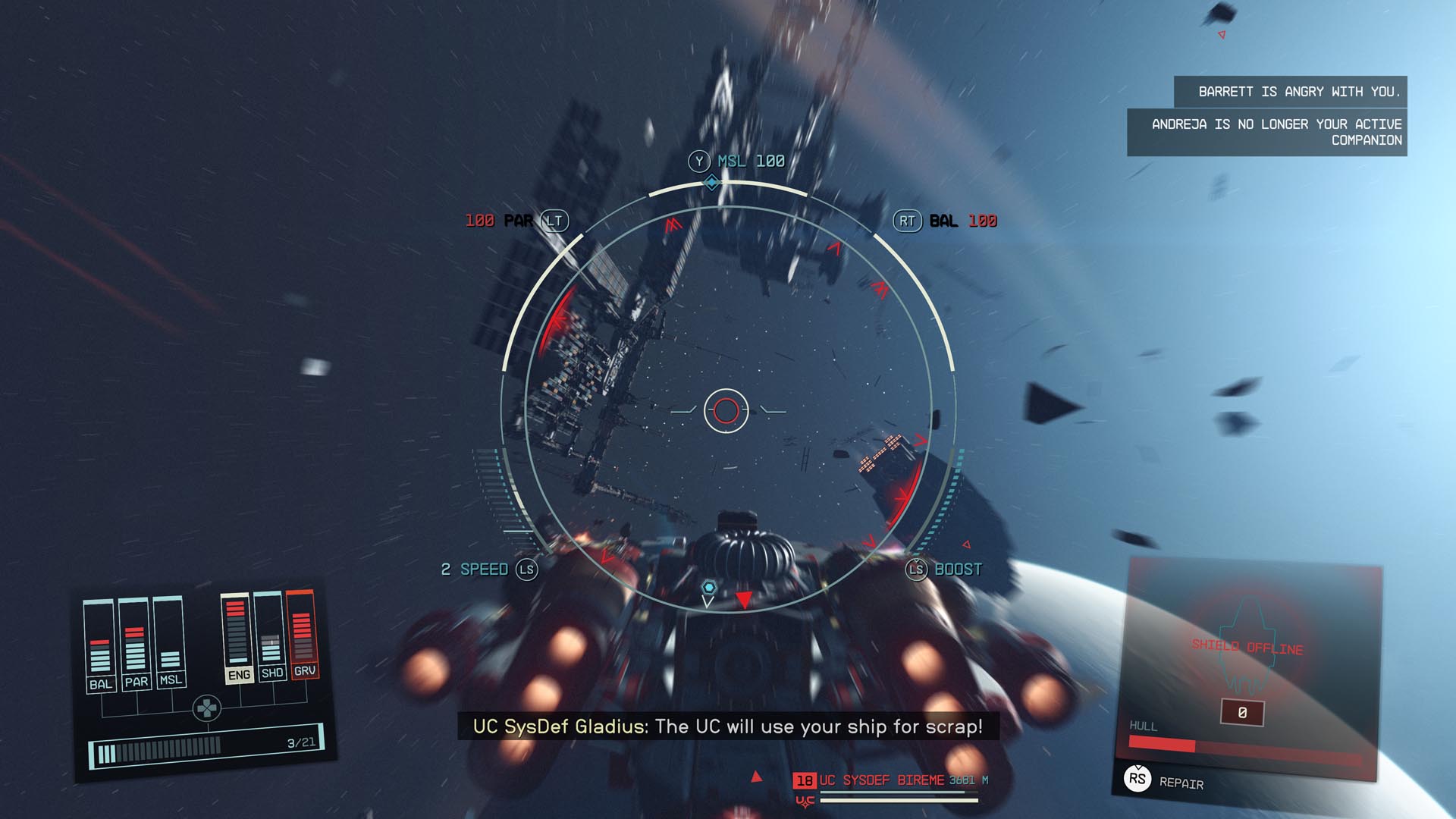This screenshot has height=819, width=1456.
Task: Select the BAL power column
Action: coord(100,646)
